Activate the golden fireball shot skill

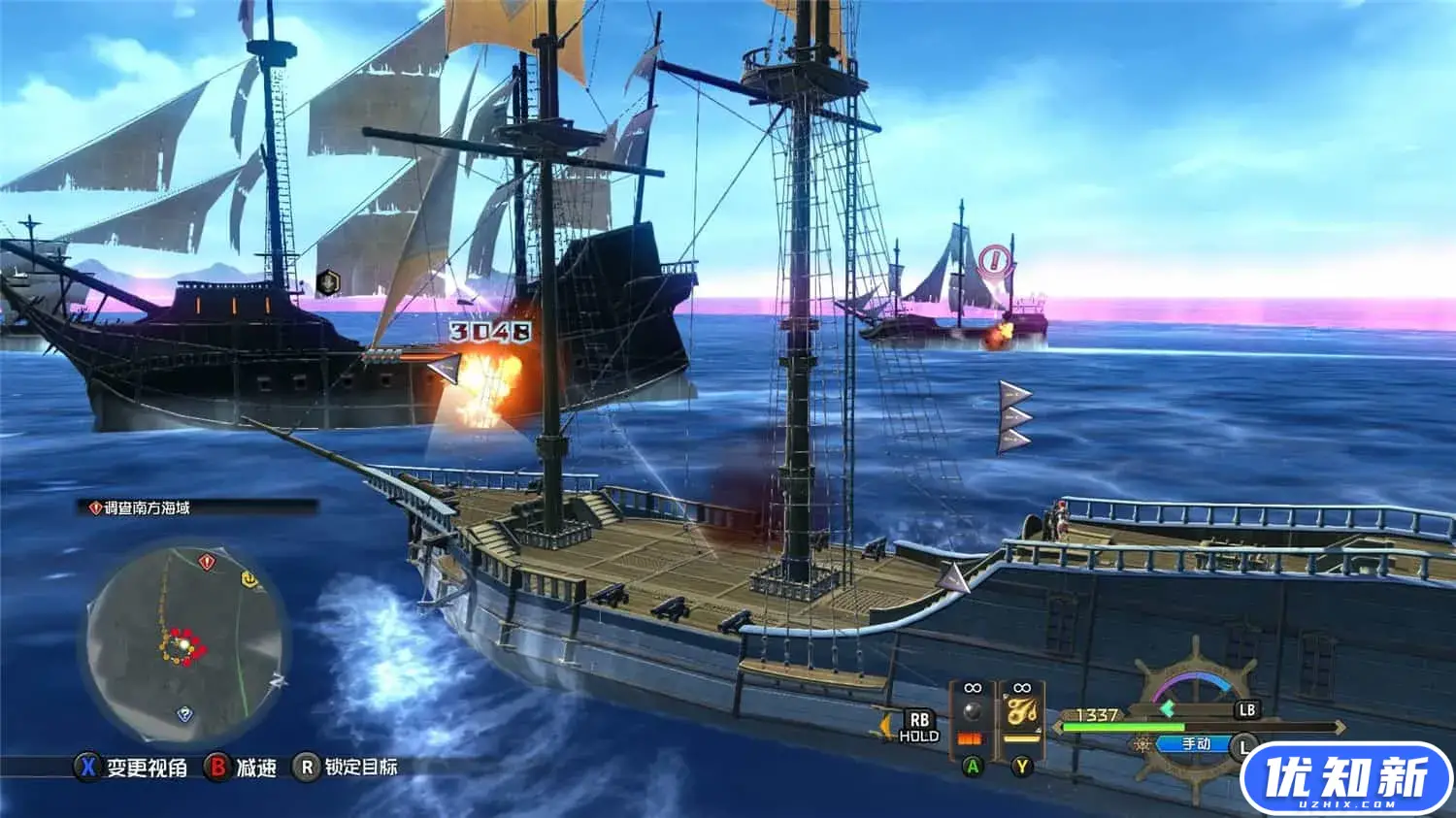coord(1020,715)
